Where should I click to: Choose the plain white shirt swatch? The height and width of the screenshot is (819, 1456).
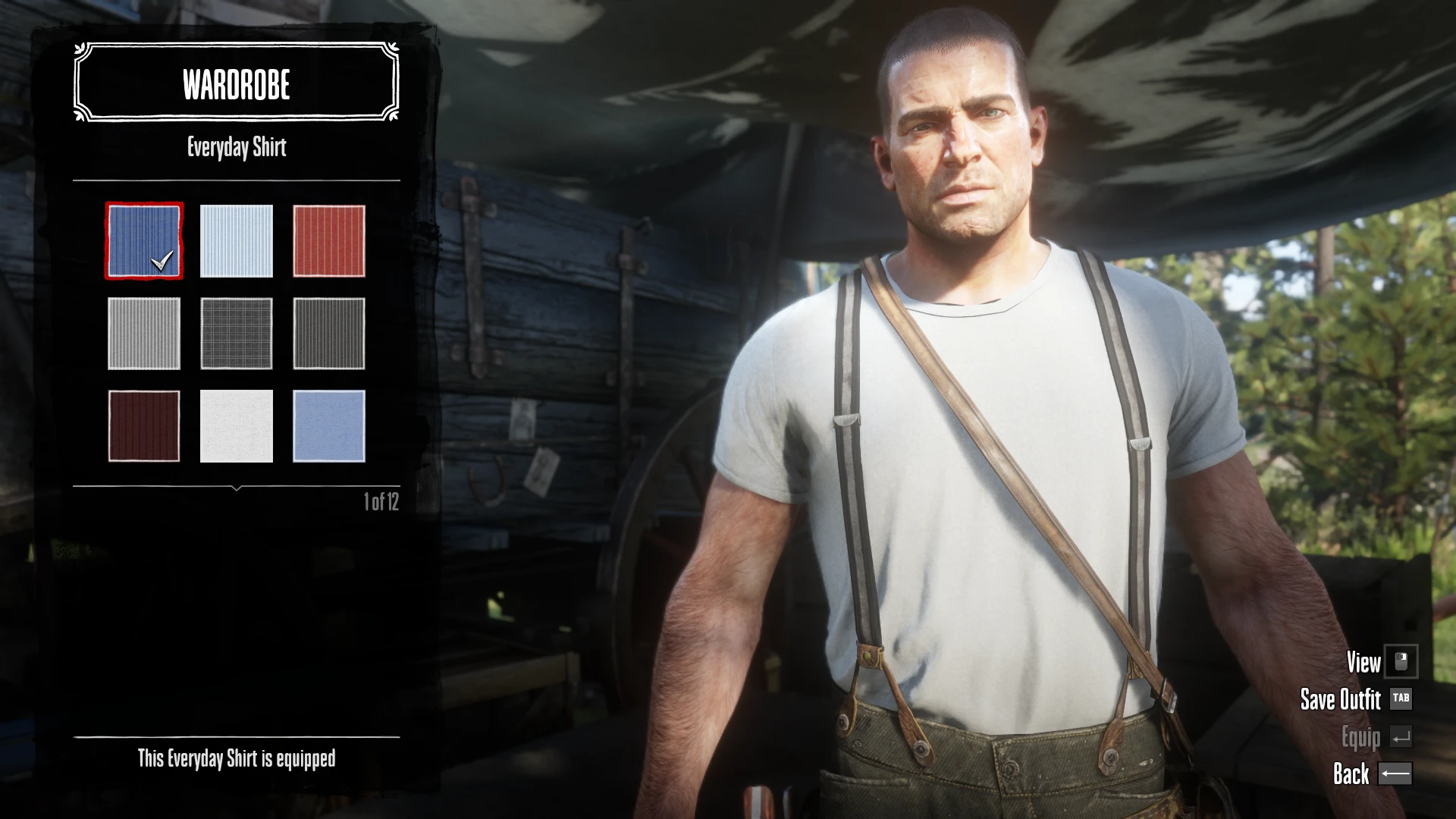pyautogui.click(x=237, y=426)
